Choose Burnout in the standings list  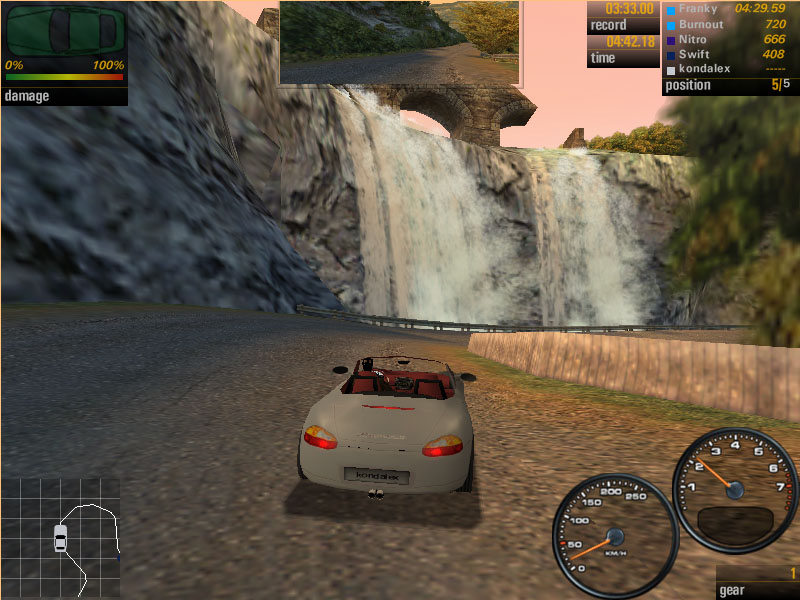(701, 24)
